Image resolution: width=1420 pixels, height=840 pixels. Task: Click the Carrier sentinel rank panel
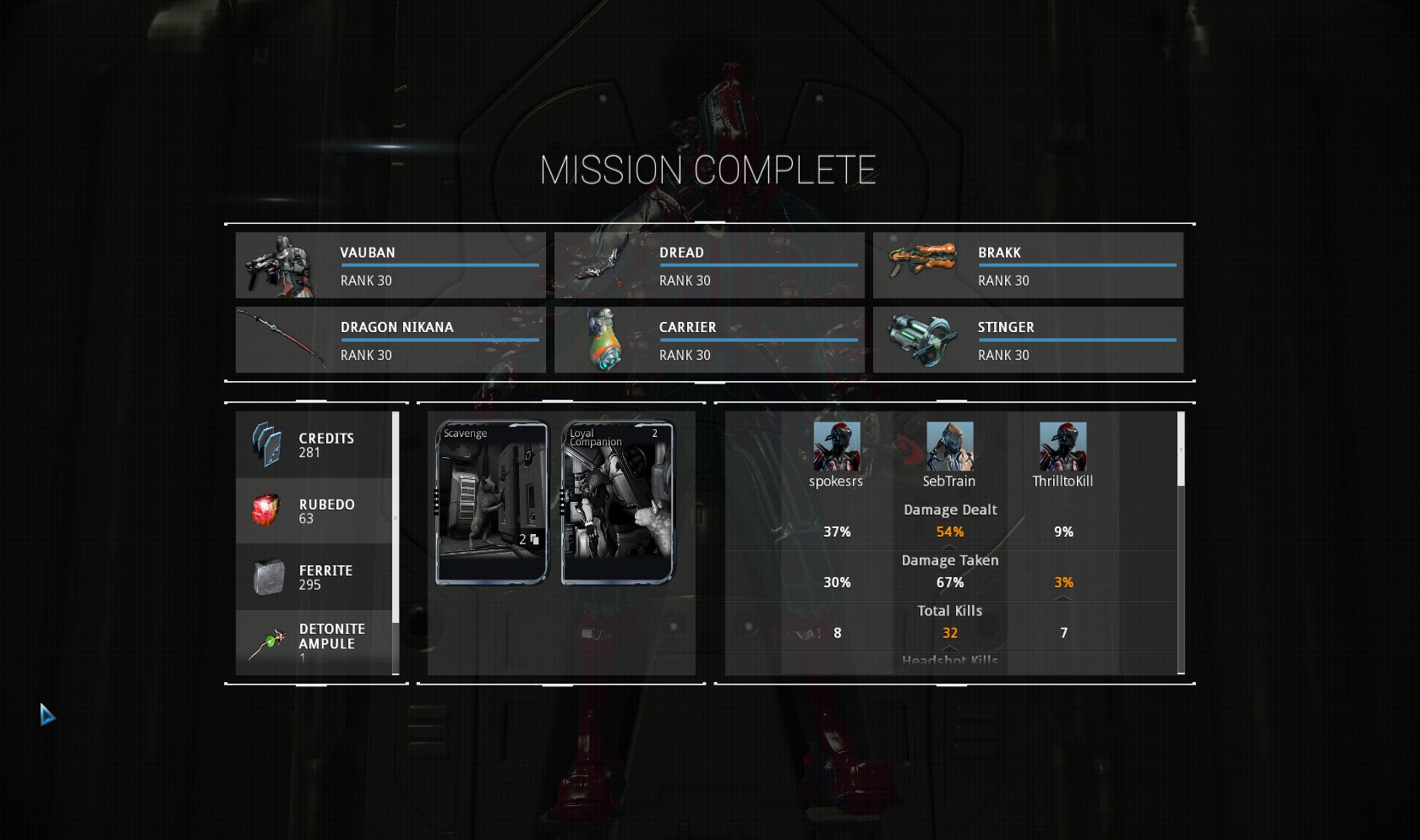coord(709,340)
